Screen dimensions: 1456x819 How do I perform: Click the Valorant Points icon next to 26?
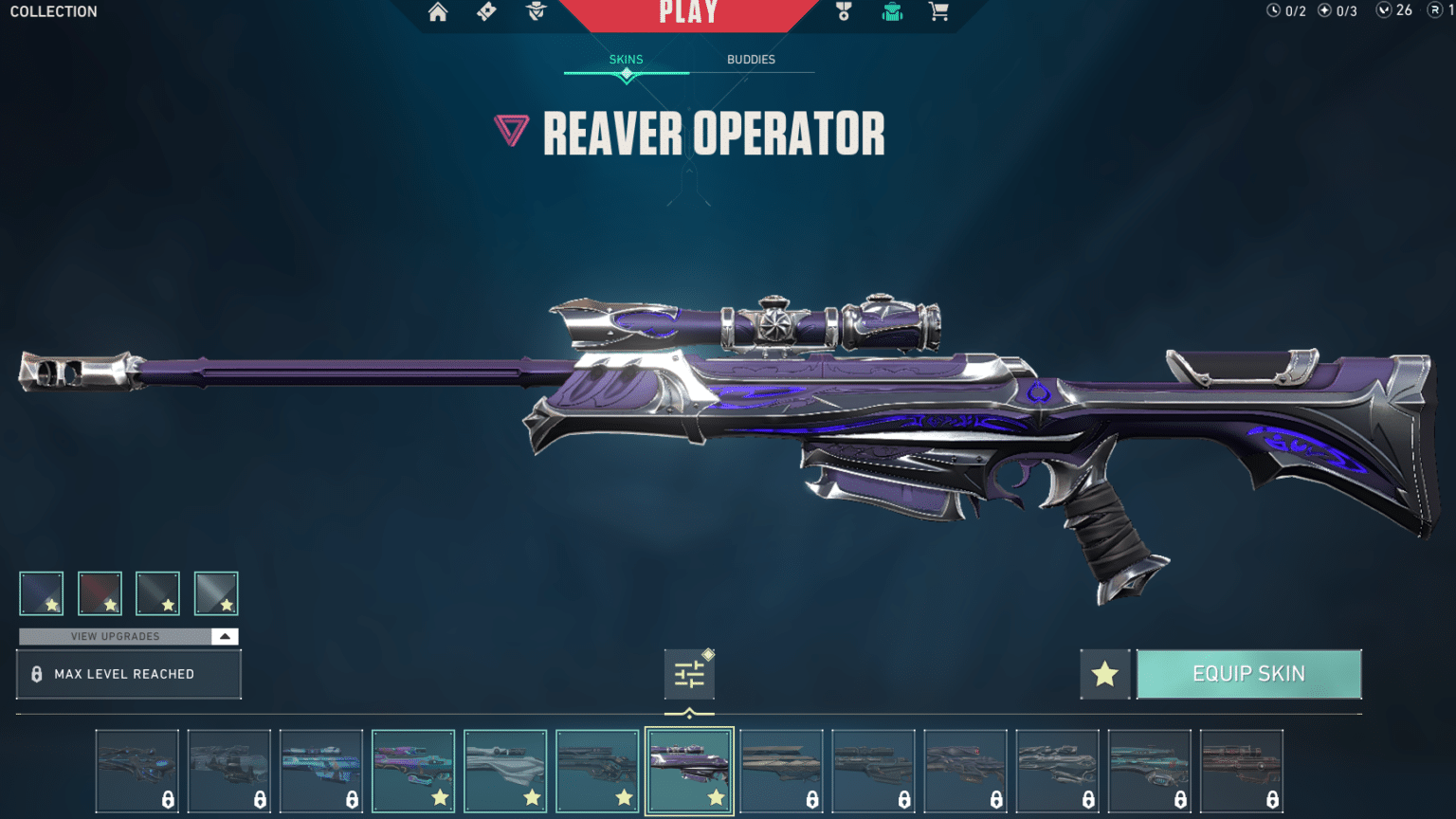coord(1384,11)
